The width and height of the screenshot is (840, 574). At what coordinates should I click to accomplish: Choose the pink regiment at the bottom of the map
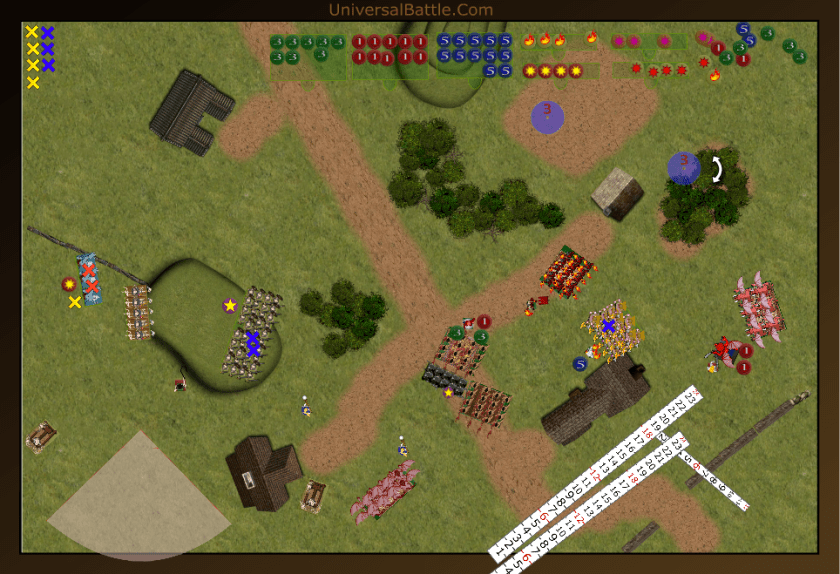[x=384, y=492]
